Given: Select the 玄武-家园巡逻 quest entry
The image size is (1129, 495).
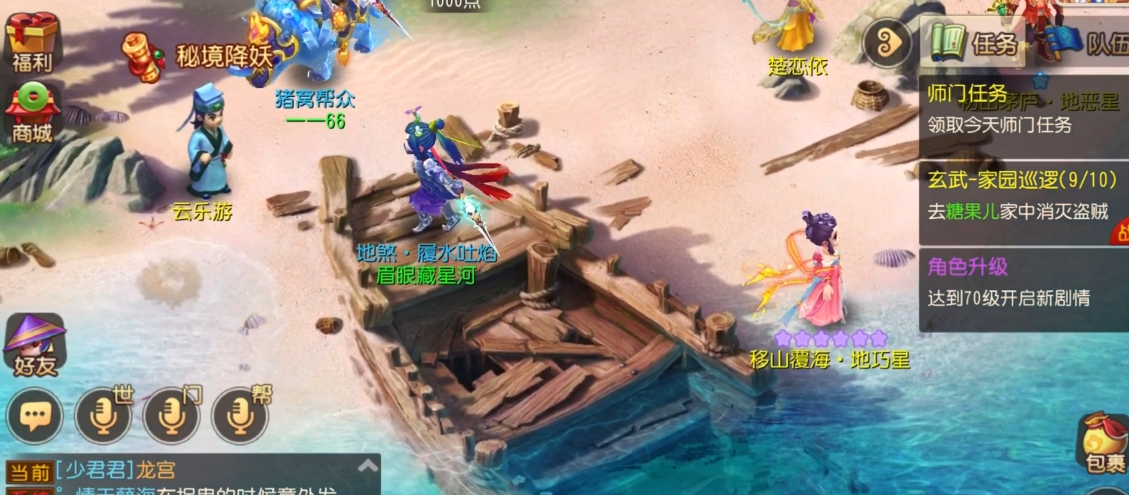Looking at the screenshot, I should (1022, 195).
